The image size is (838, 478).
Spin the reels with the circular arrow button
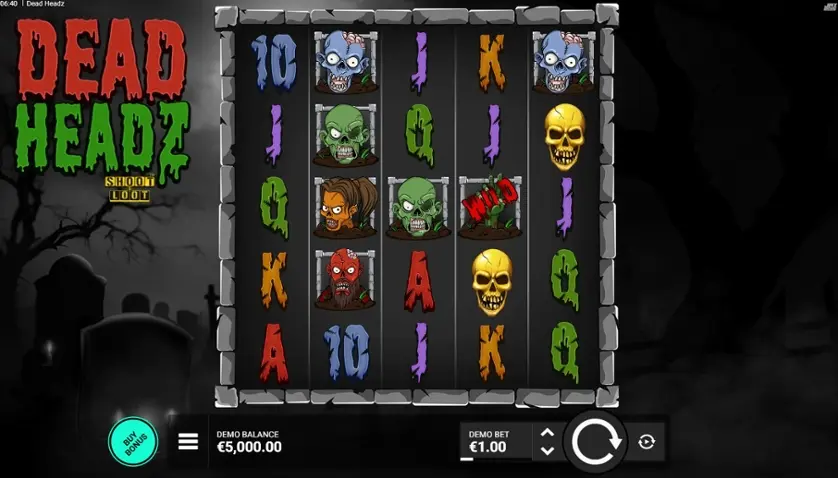[x=597, y=441]
